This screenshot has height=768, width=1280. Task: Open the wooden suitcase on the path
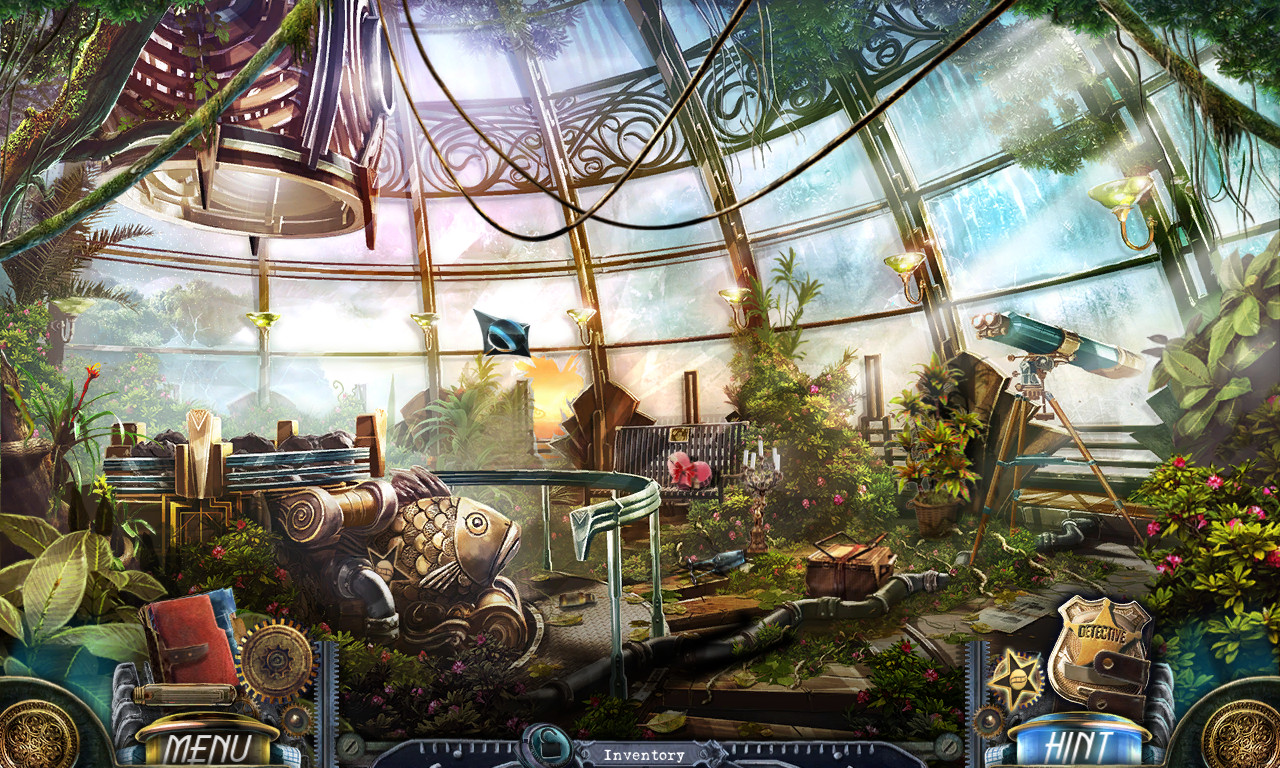point(847,567)
